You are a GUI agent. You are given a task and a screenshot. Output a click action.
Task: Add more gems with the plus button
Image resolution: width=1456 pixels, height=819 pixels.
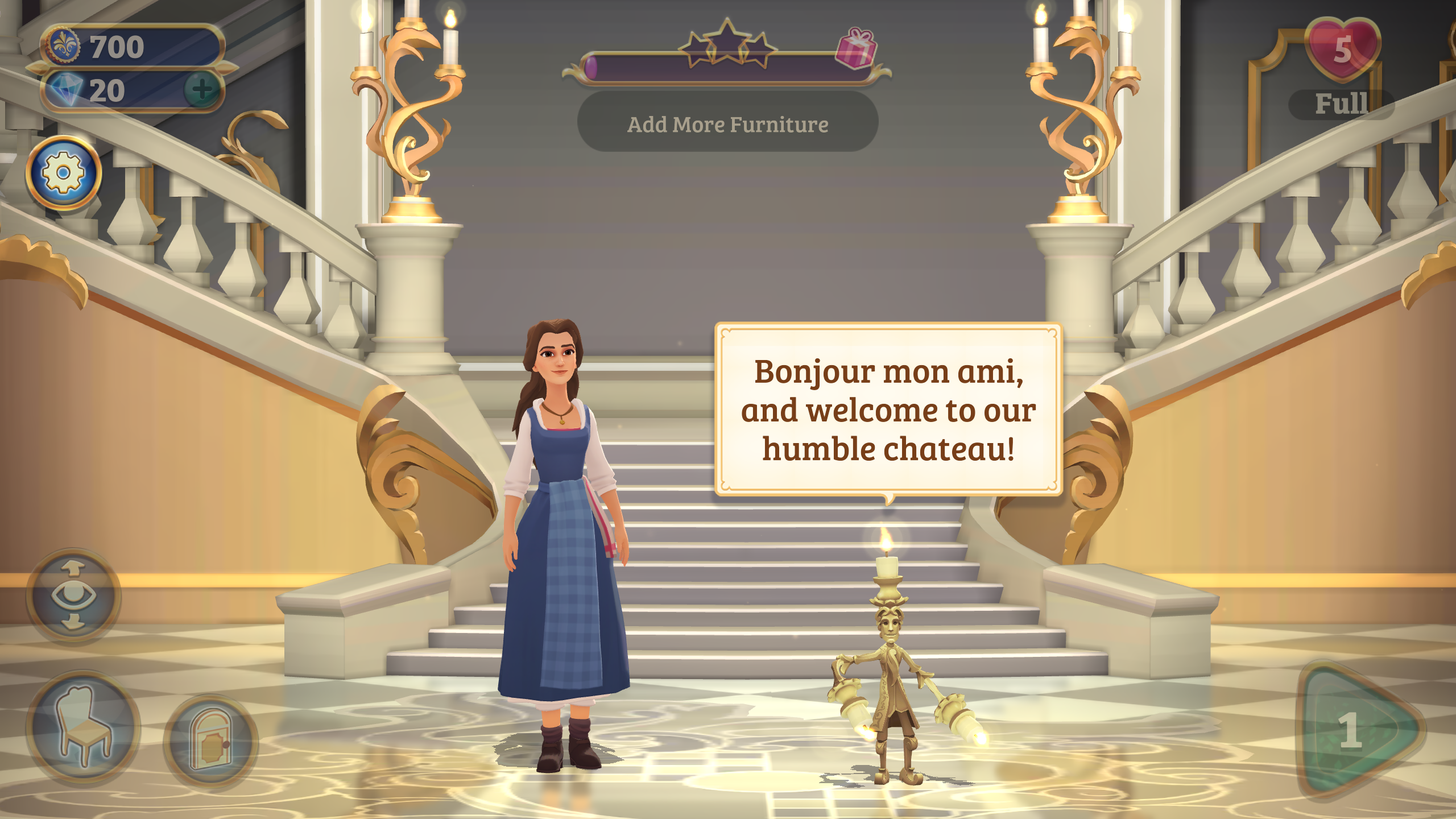[x=202, y=89]
